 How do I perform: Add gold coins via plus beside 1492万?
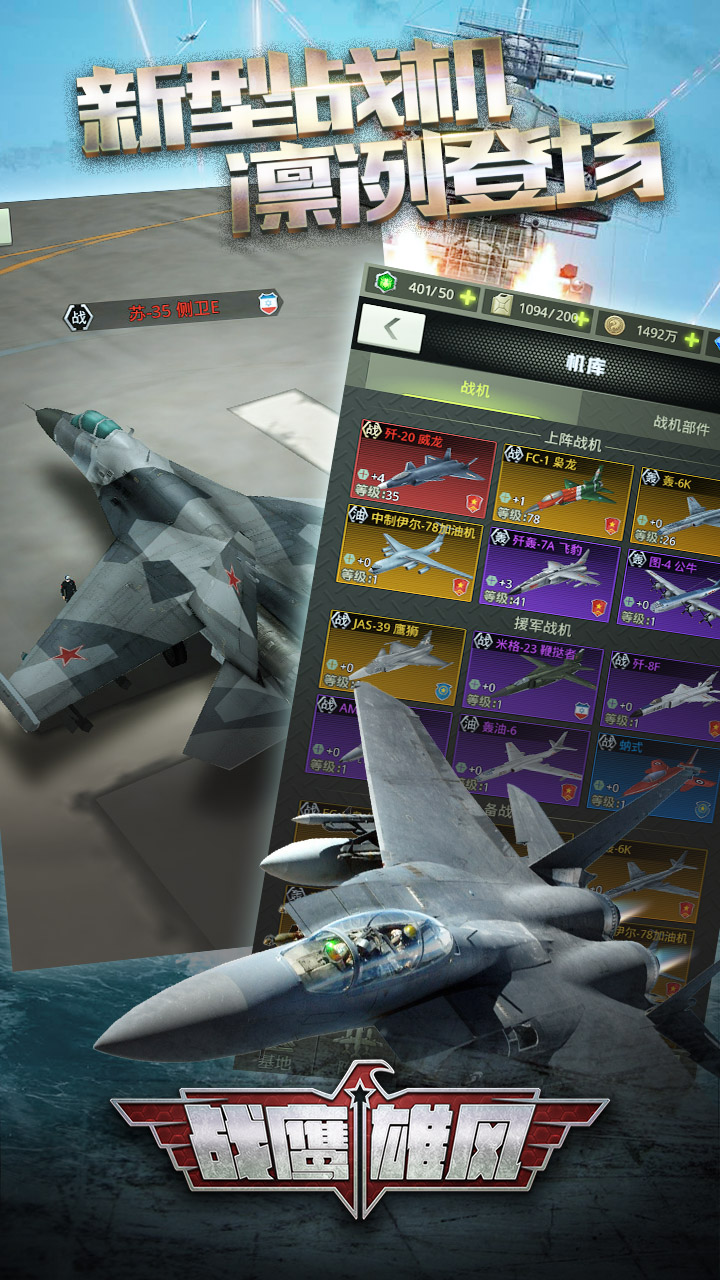coord(692,340)
